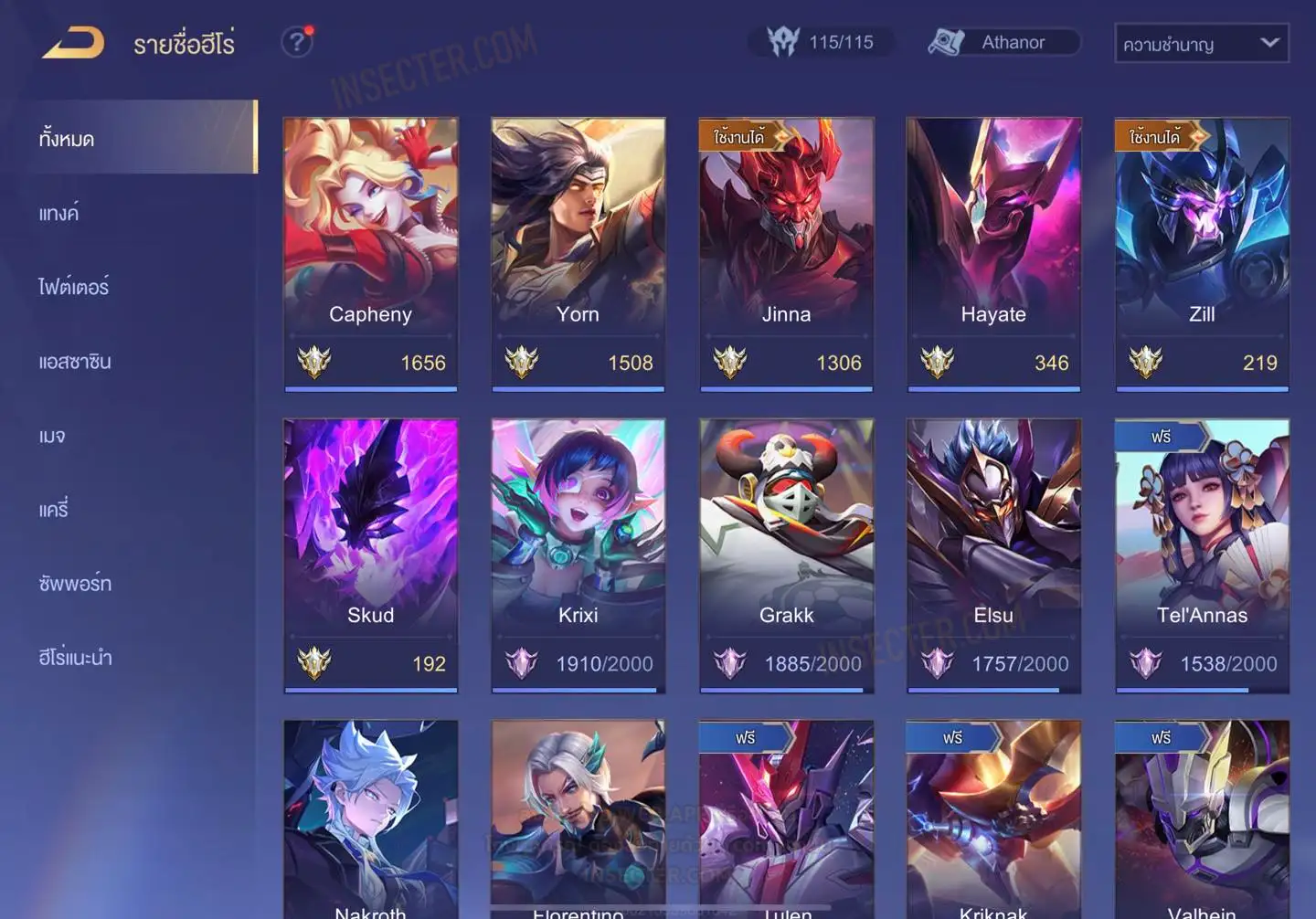Go back using the gold arrow button
Screen dimensions: 1316x919
coord(73,43)
